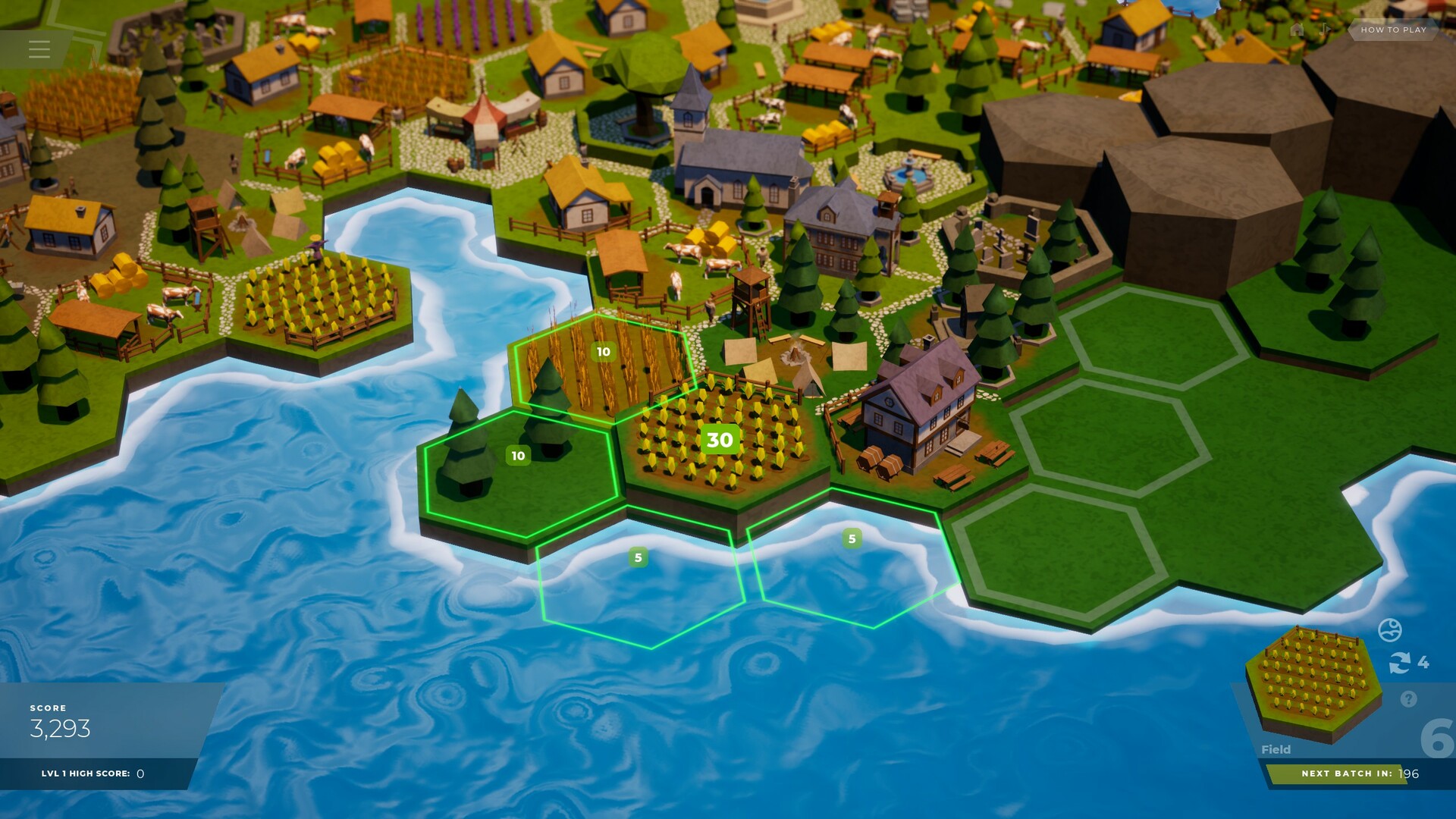Viewport: 1456px width, 819px height.
Task: Rotate the Field tile with the rotate icon
Action: click(x=1399, y=662)
